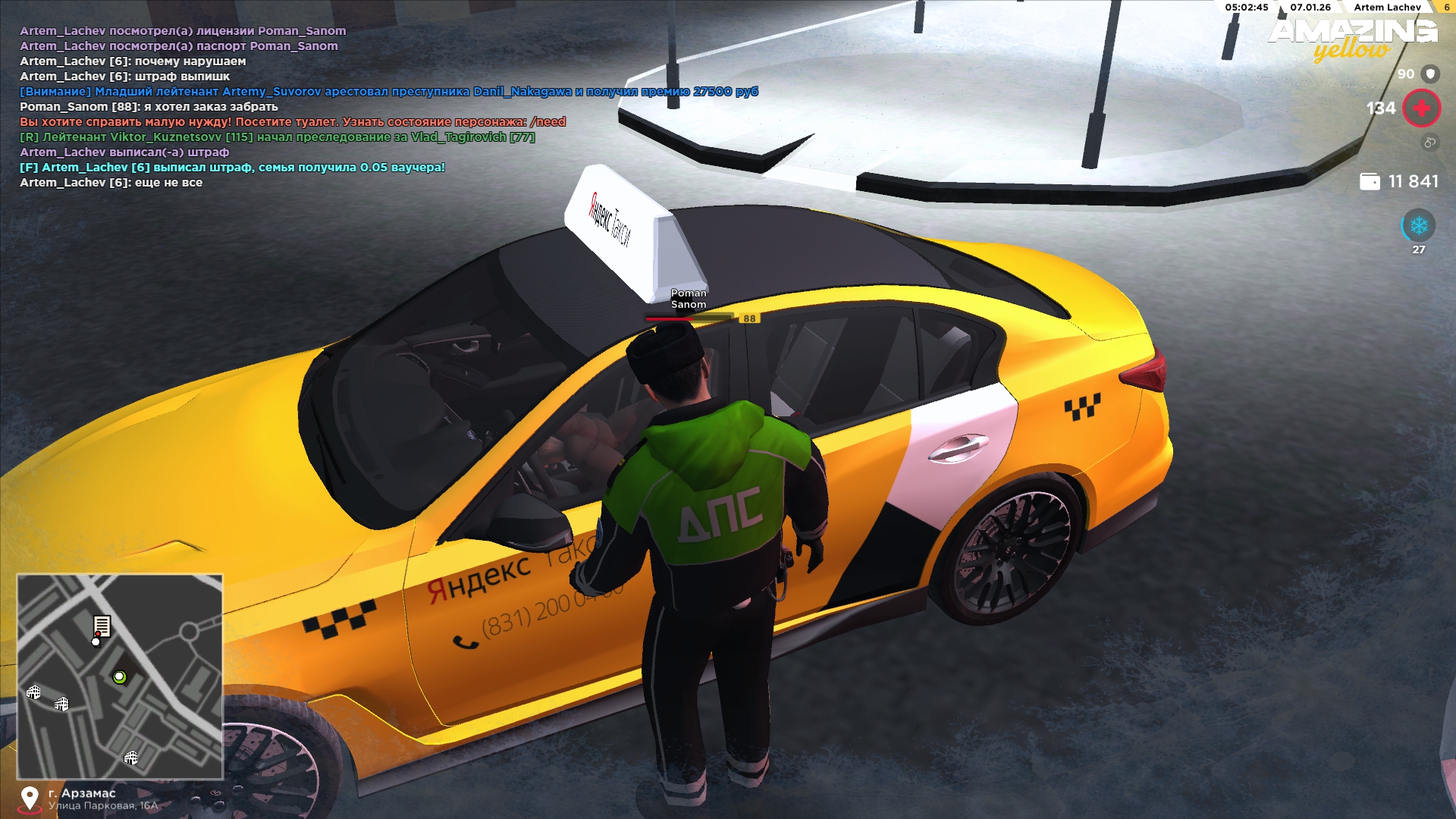Click the snowflake temperature icon
Viewport: 1456px width, 819px height.
point(1418,226)
